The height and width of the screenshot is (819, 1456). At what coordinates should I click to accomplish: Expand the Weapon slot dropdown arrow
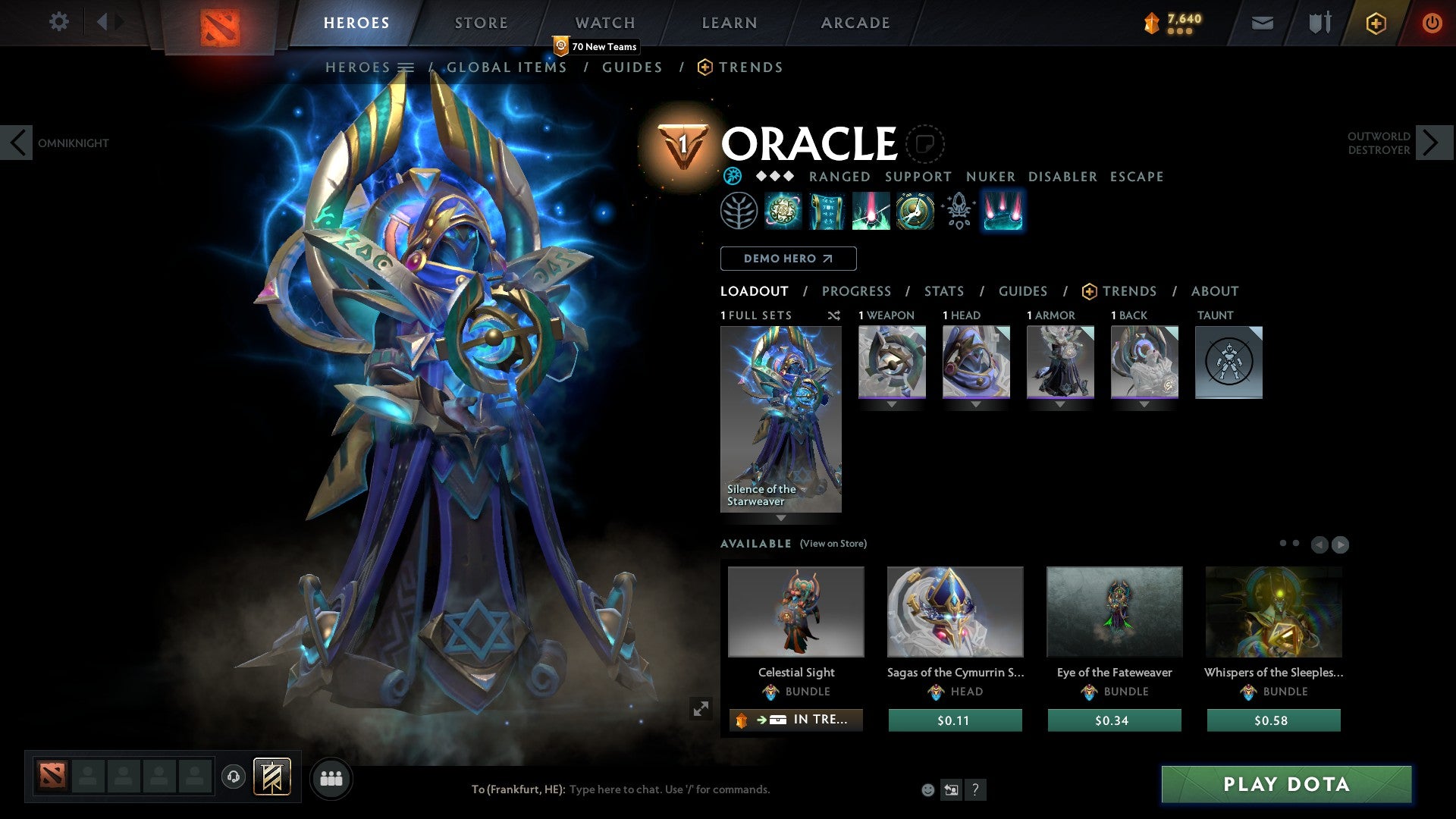(x=891, y=404)
